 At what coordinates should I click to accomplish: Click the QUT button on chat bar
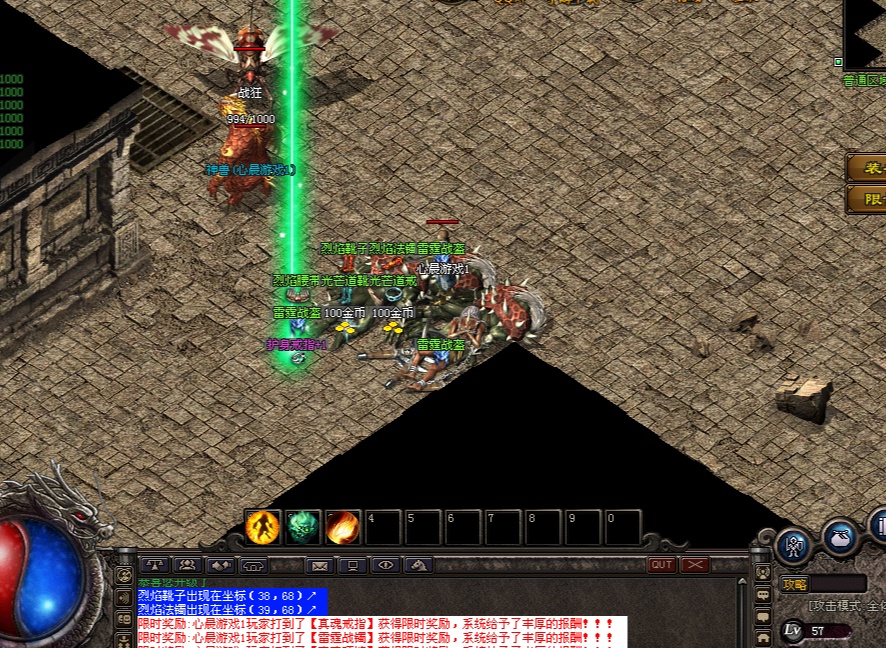pos(662,565)
